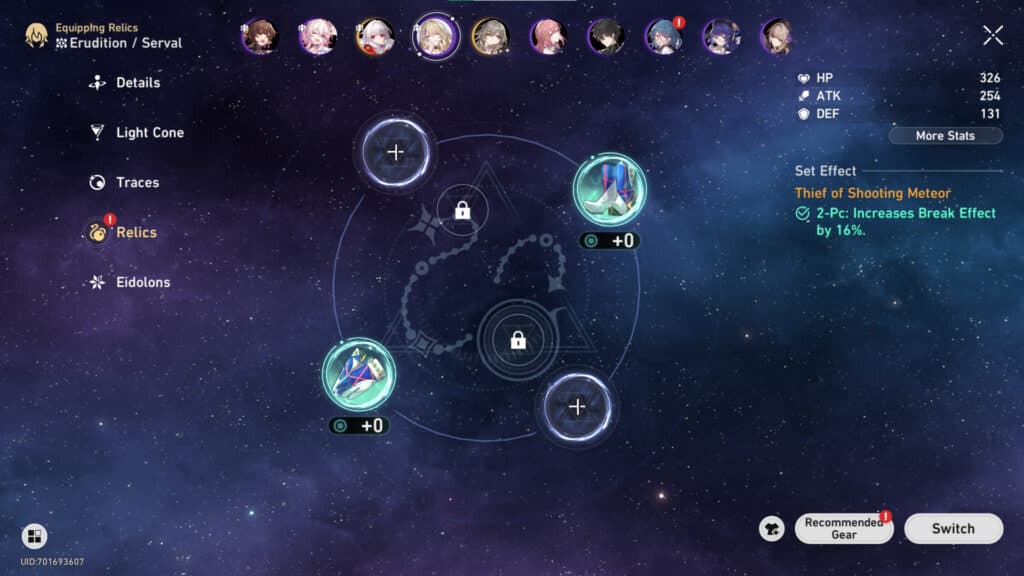1024x576 pixels.
Task: Choose the pink-haired March 7th portrait
Action: coord(317,37)
